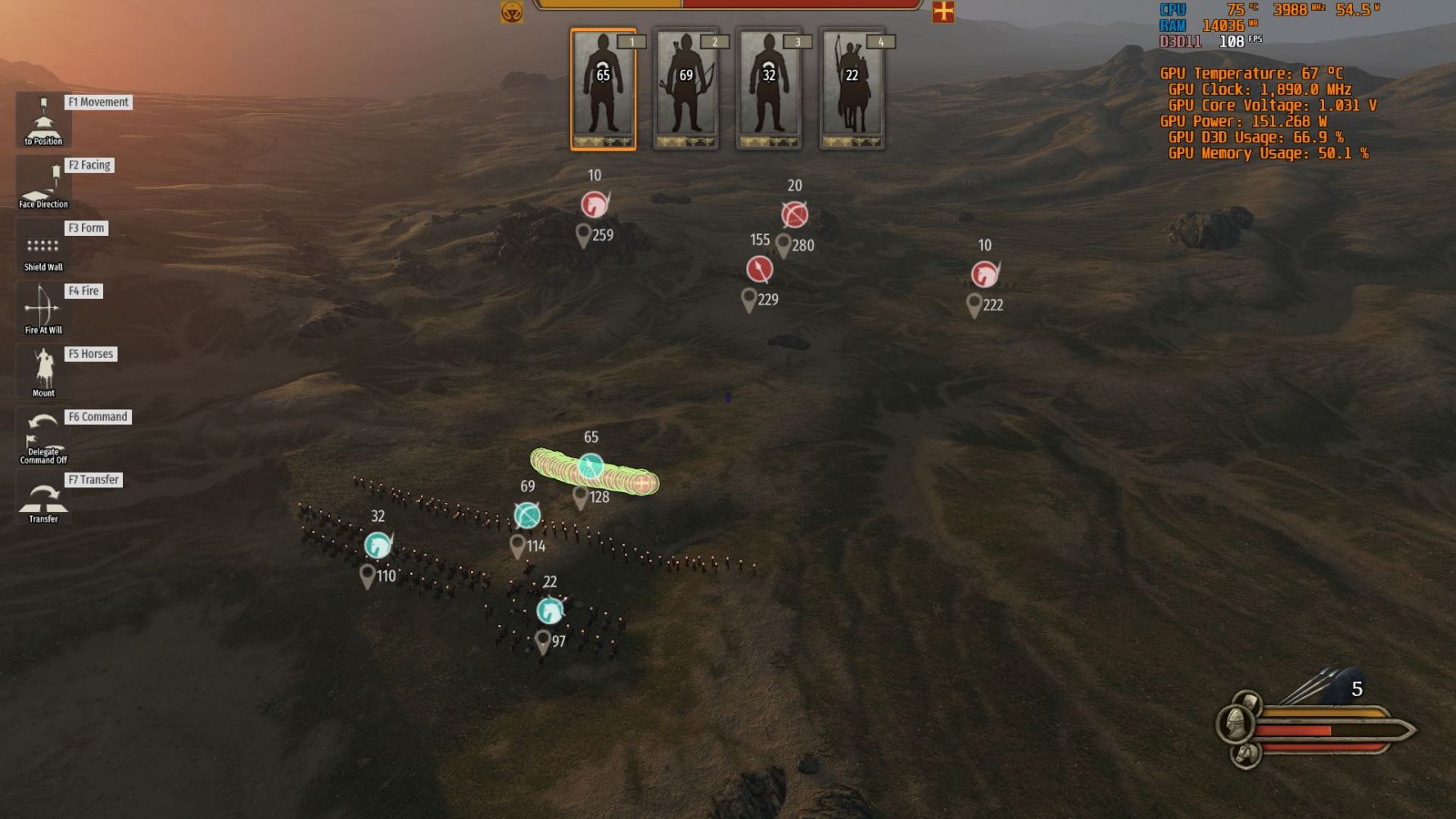Pick formation card 4 with 22 cavalry
Viewport: 1456px width, 819px height.
852,89
